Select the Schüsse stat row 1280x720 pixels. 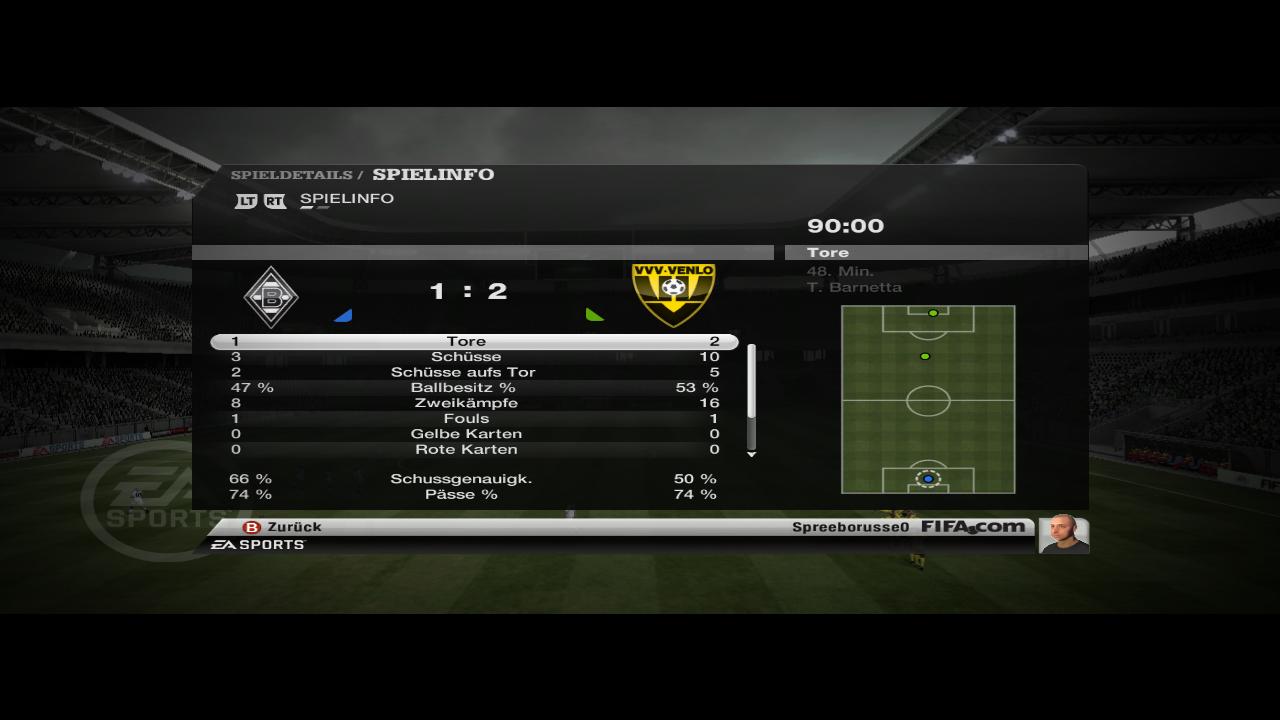[x=466, y=357]
